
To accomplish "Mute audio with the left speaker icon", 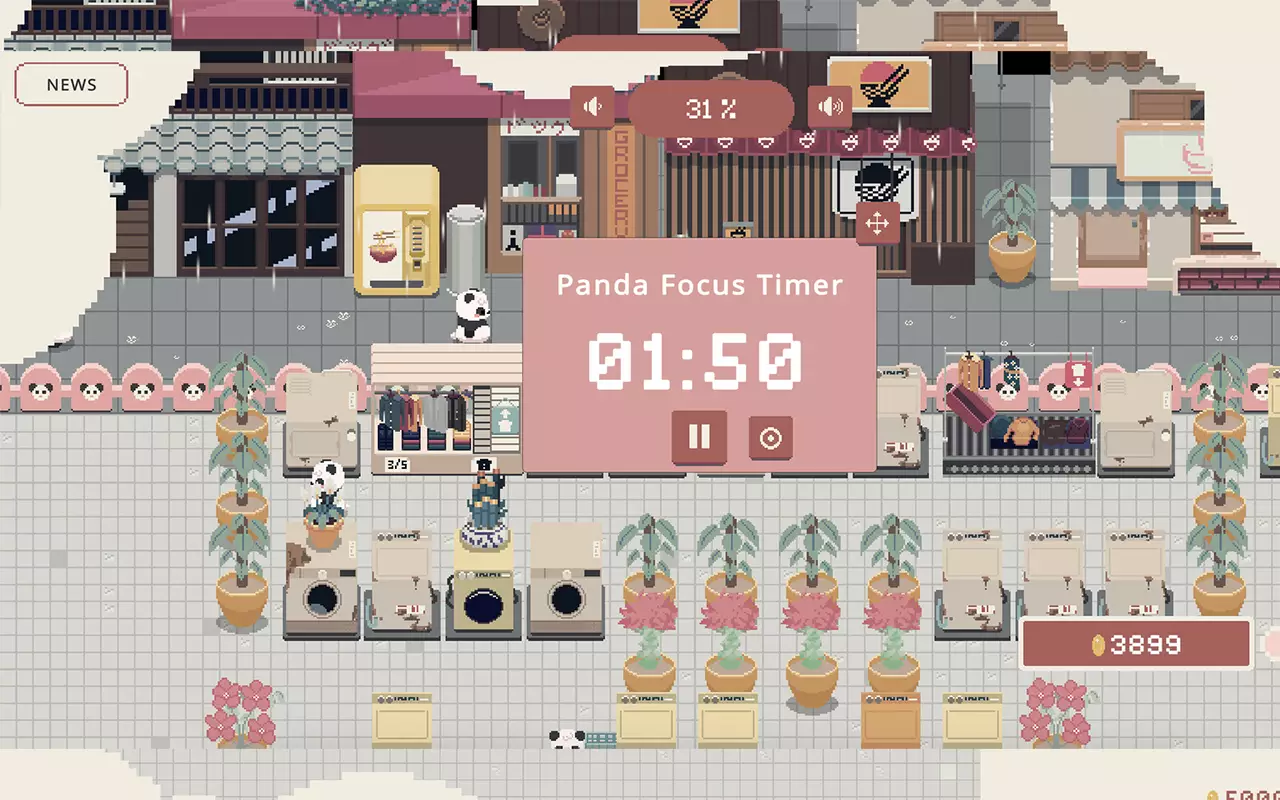I will coord(594,106).
